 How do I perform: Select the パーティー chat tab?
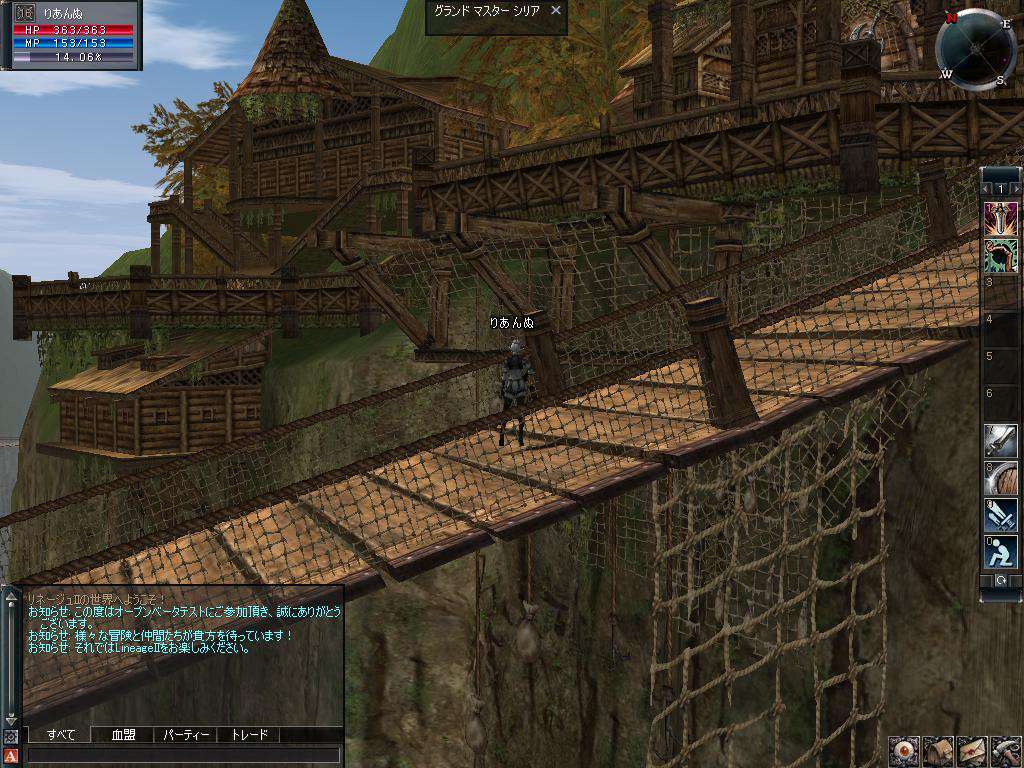pos(186,735)
